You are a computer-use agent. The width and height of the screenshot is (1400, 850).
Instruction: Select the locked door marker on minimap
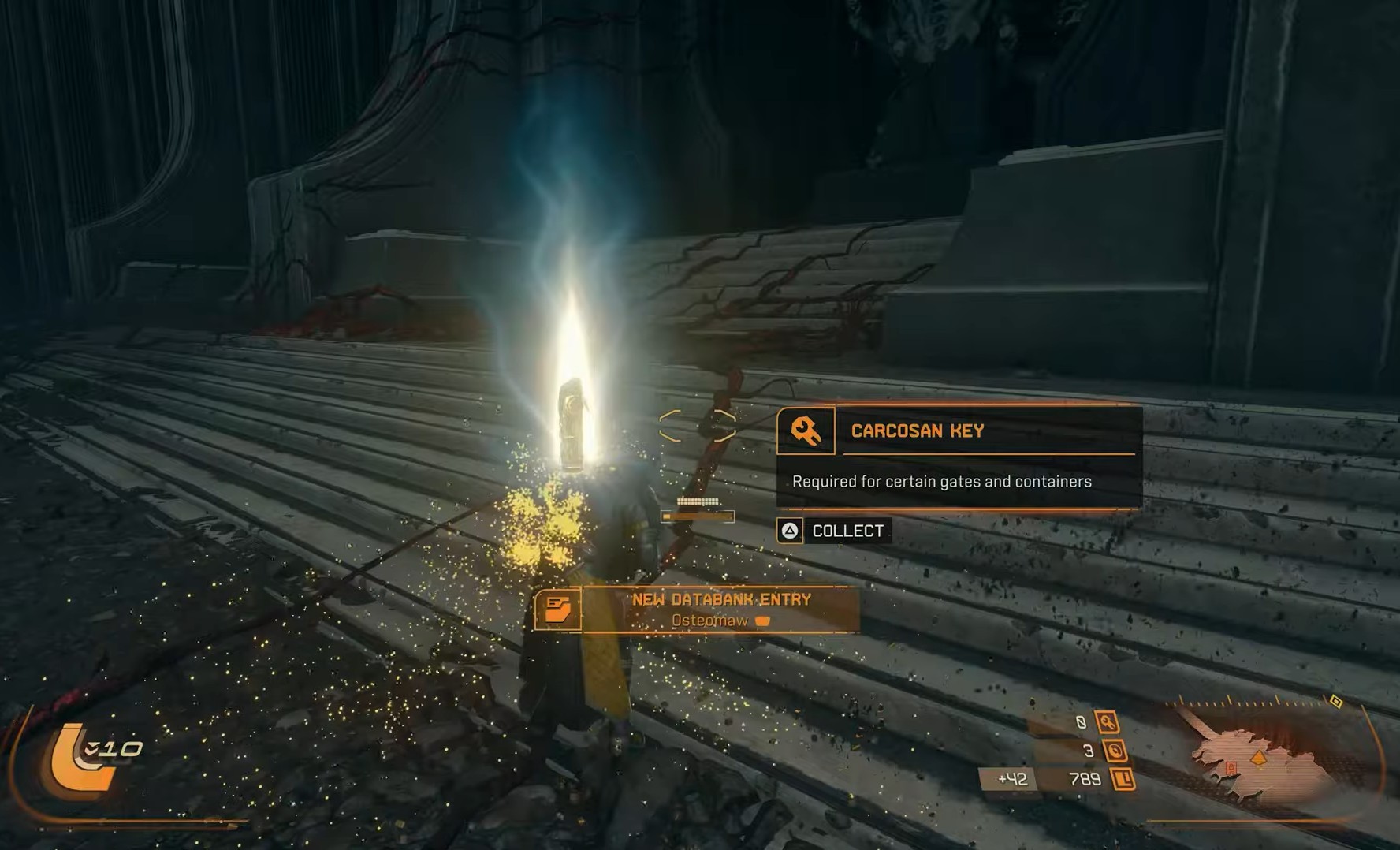(x=1231, y=767)
